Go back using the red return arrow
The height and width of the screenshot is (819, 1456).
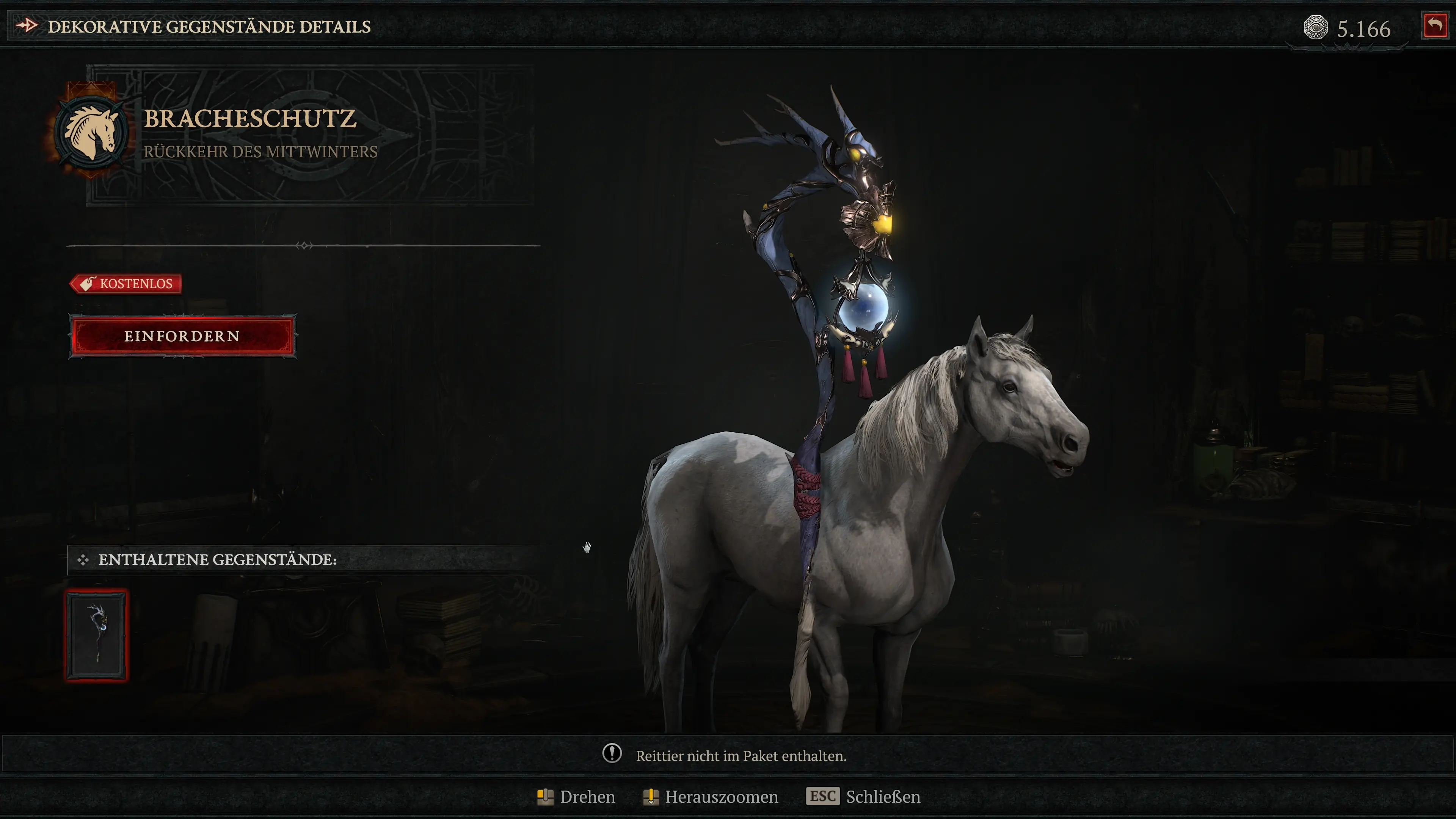pos(1434,26)
